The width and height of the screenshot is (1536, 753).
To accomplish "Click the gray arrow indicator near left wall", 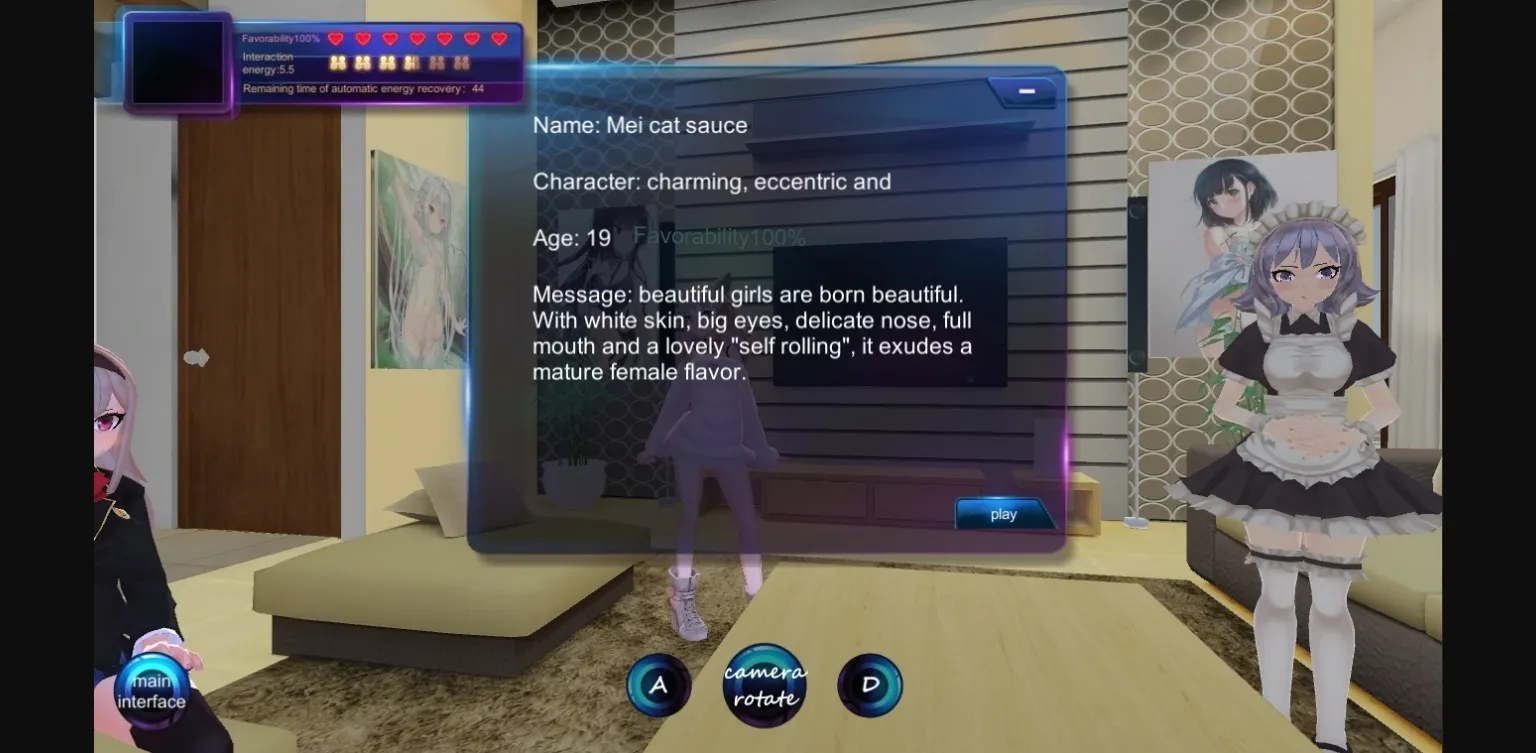I will tap(198, 357).
